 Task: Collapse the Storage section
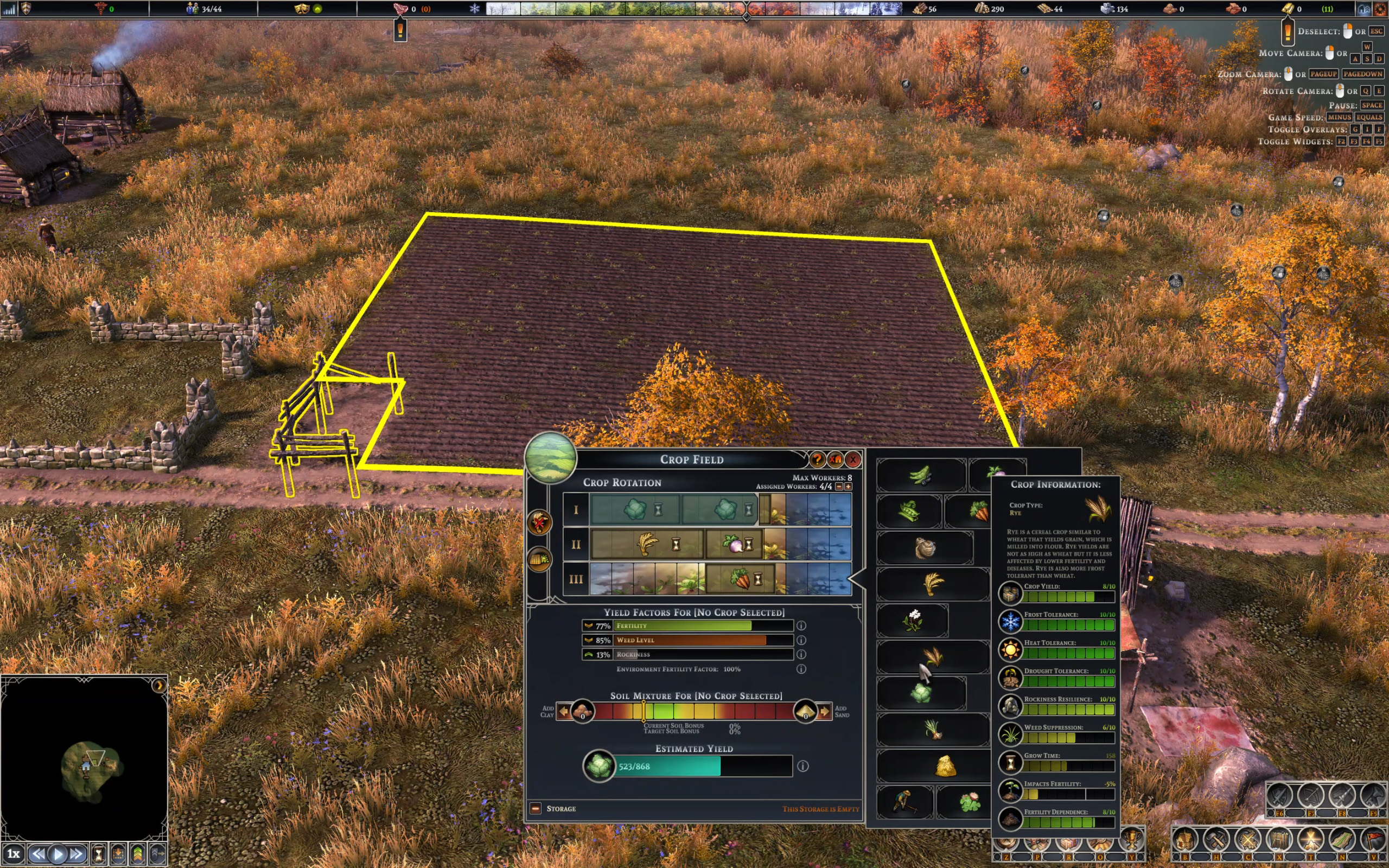536,808
